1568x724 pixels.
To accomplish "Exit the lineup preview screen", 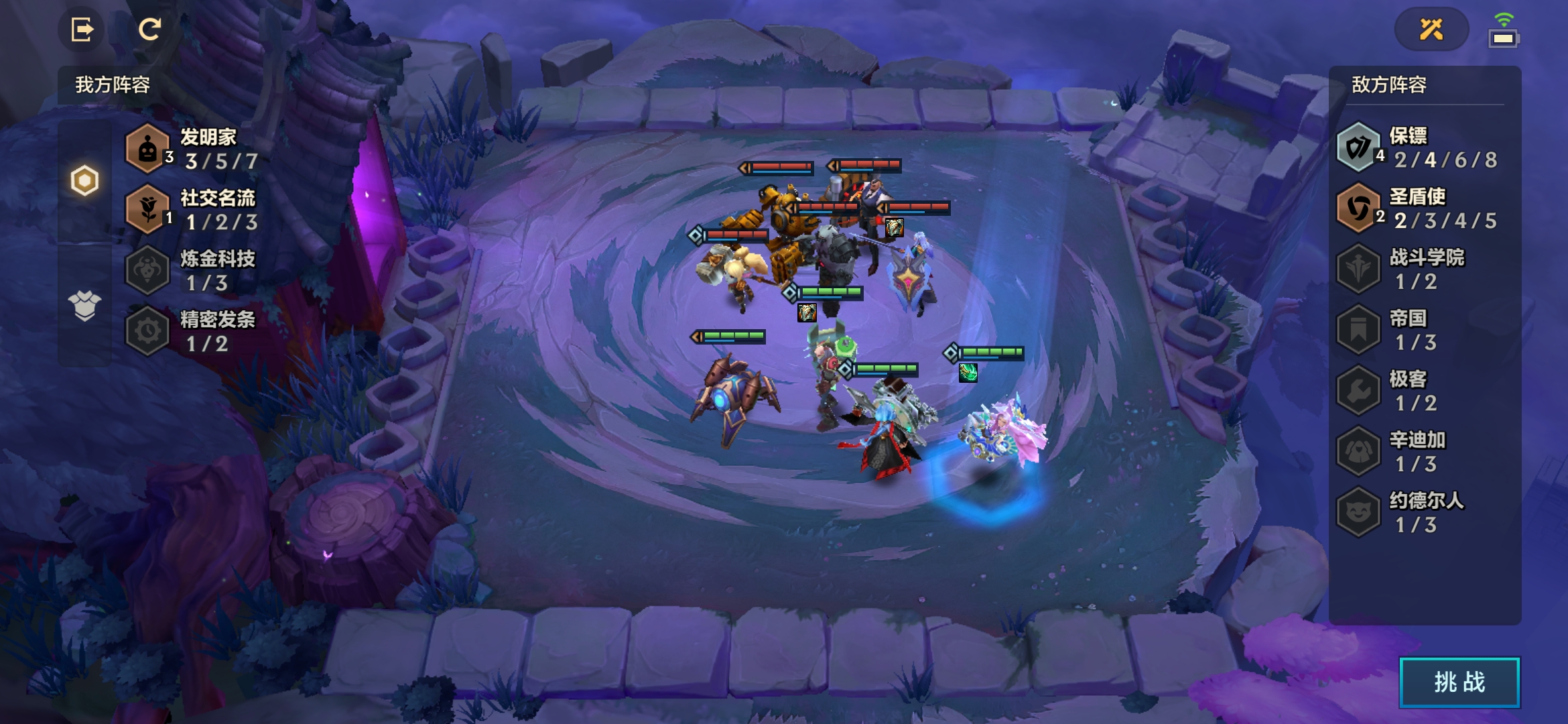I will click(x=82, y=29).
